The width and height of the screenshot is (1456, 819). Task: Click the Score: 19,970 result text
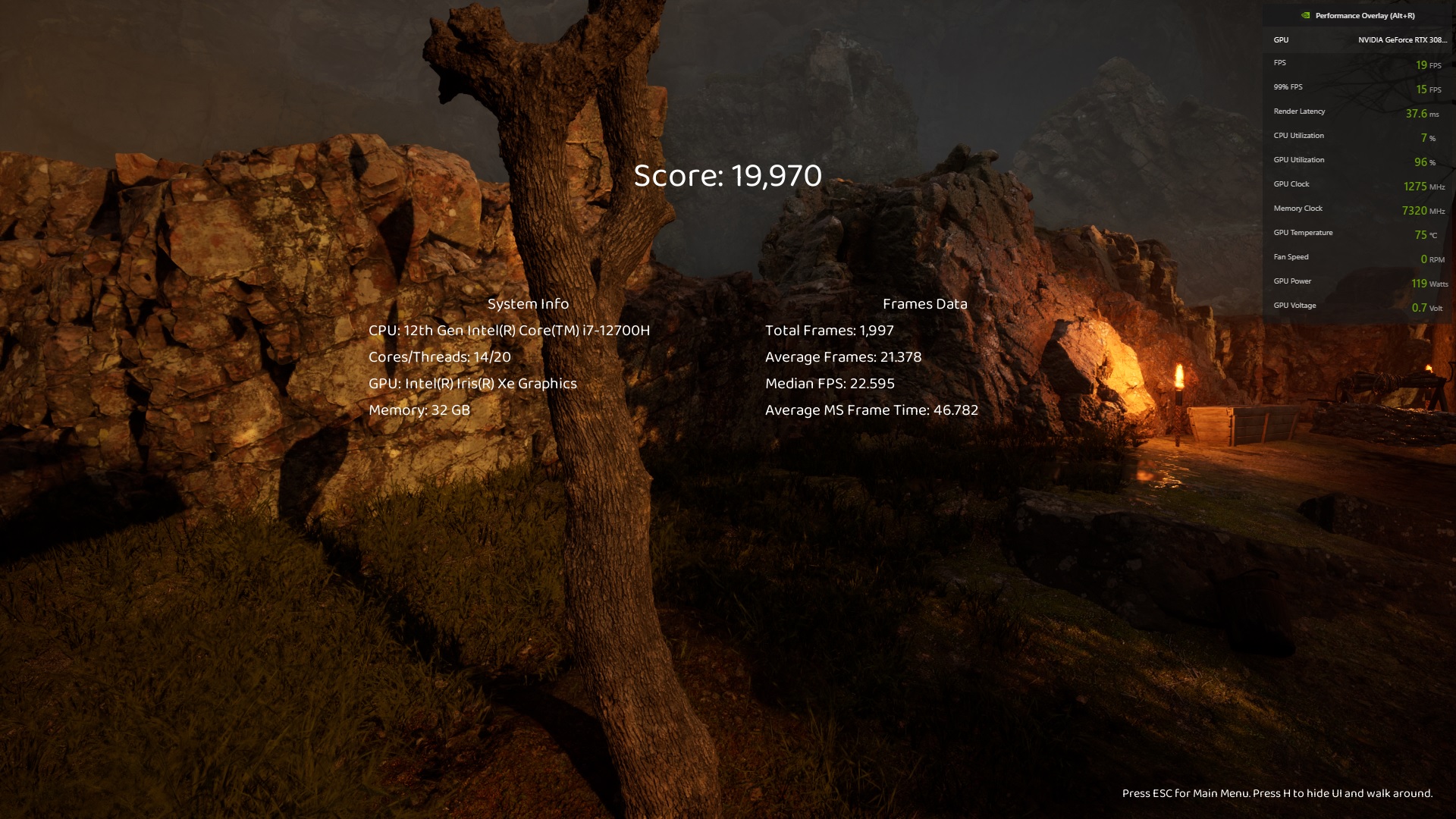(x=727, y=176)
